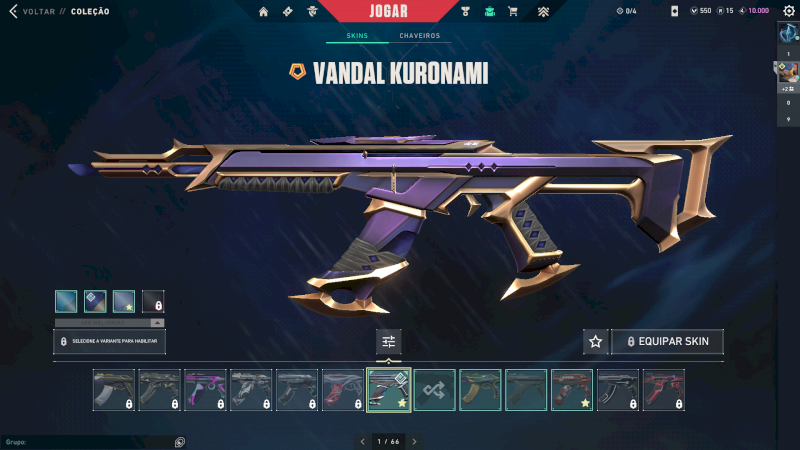Image resolution: width=800 pixels, height=450 pixels.
Task: Equip skin with Equipar Skin button
Action: pyautogui.click(x=667, y=342)
